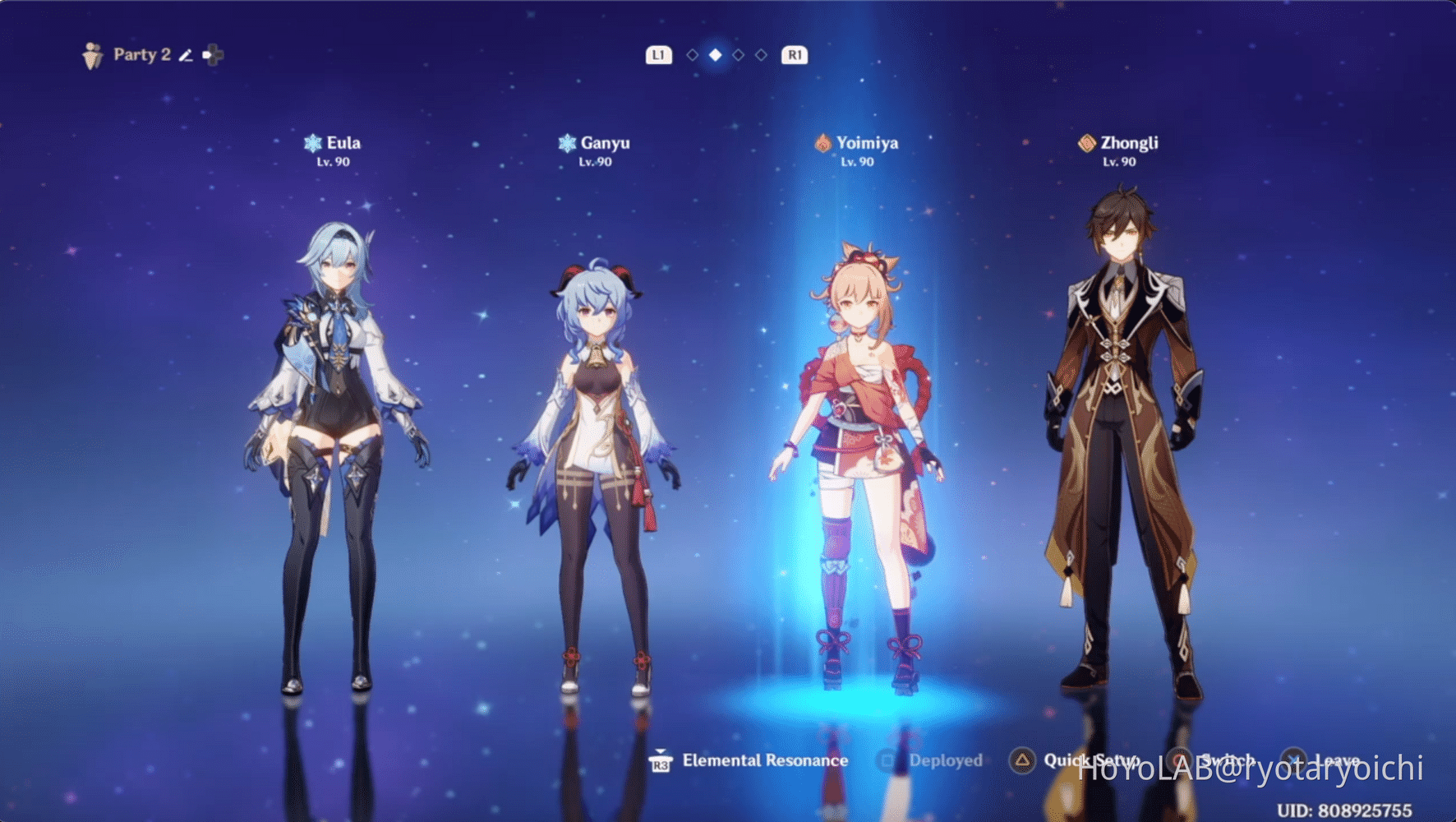Switch to the last party page diamond
Viewport: 1456px width, 822px height.
[762, 55]
